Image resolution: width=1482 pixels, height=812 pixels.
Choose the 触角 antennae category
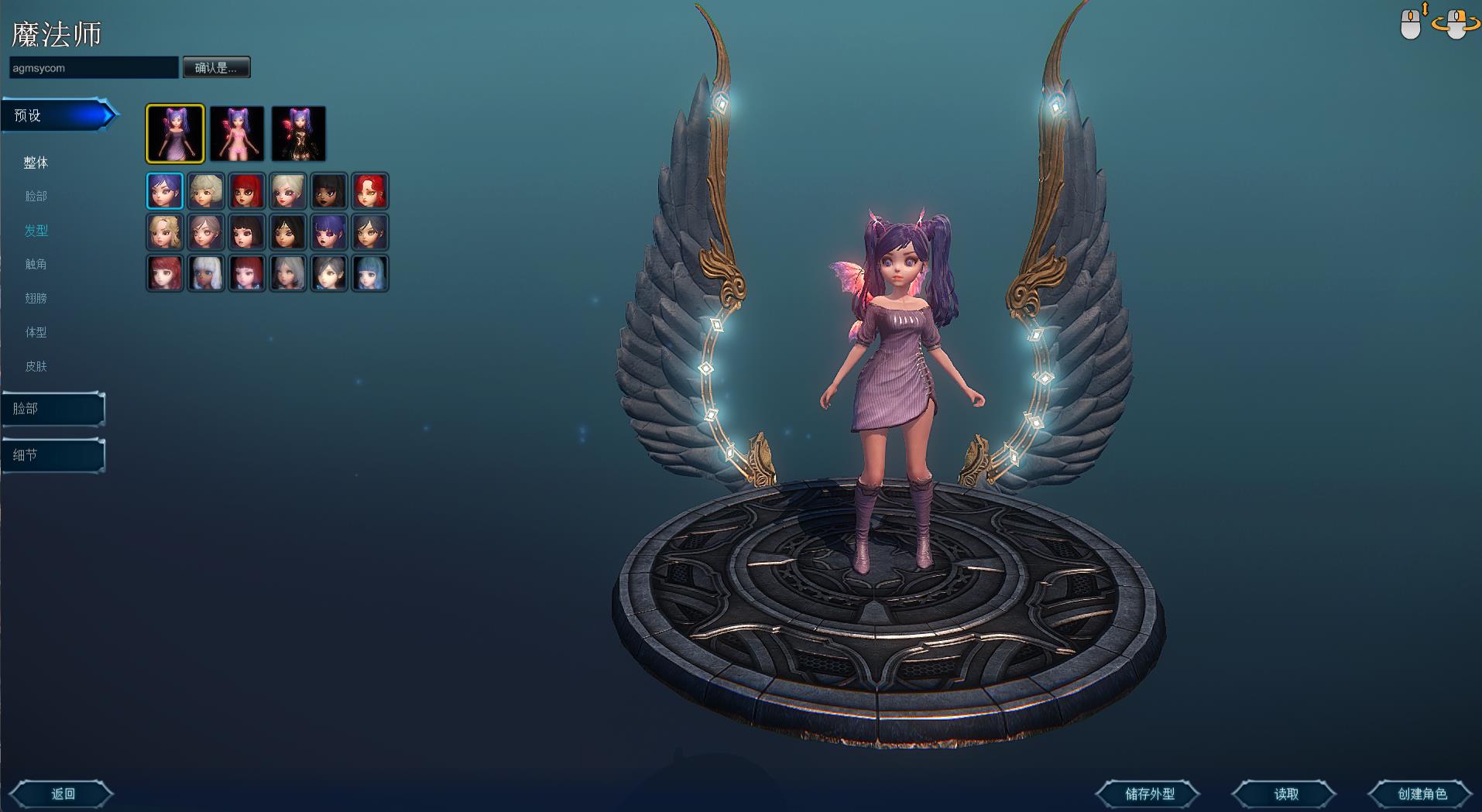coord(36,264)
